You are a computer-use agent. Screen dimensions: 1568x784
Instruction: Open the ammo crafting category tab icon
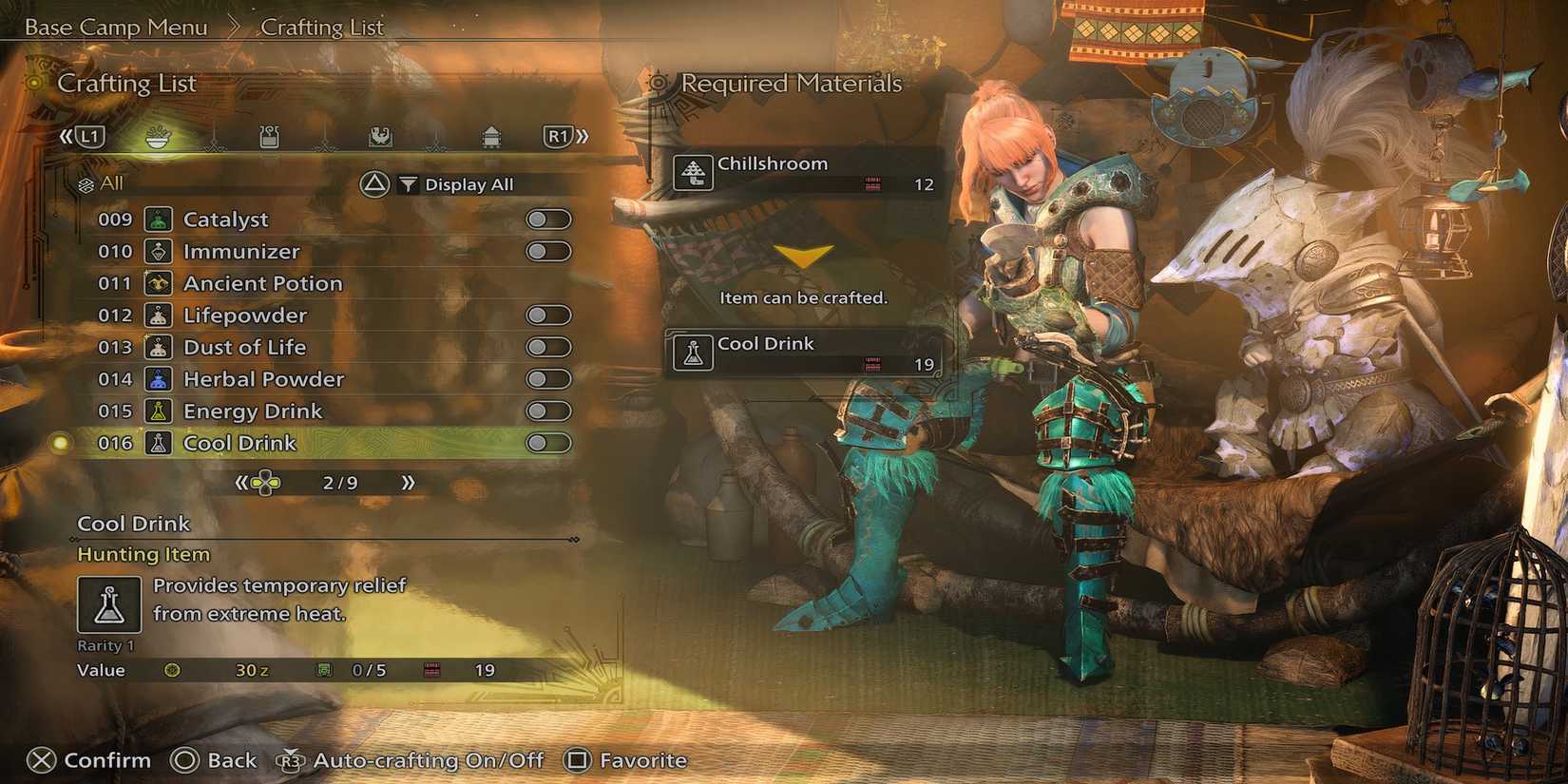click(269, 136)
